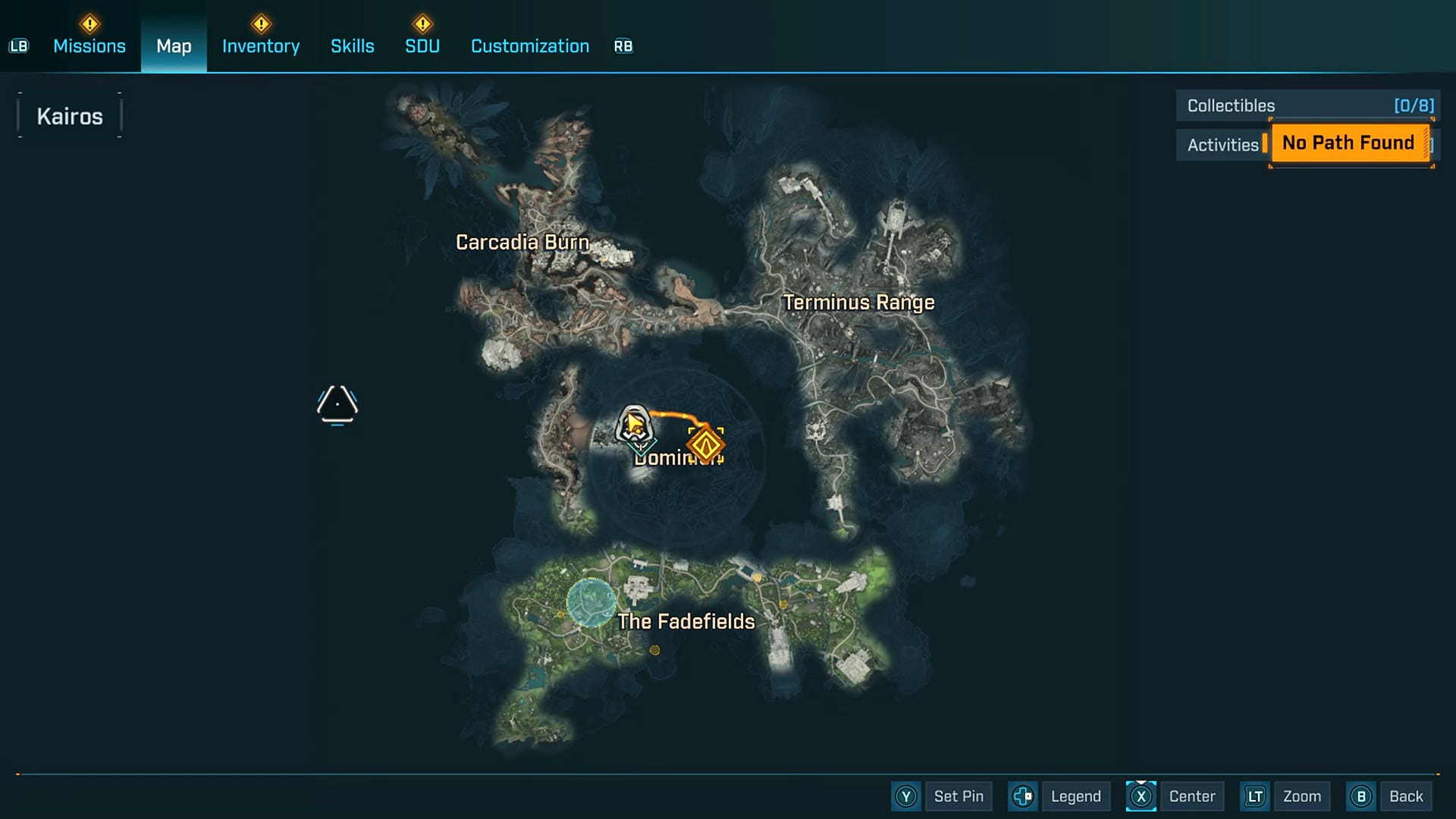Click the warning badge above Missions
Screen dimensions: 1456x819
click(x=89, y=23)
